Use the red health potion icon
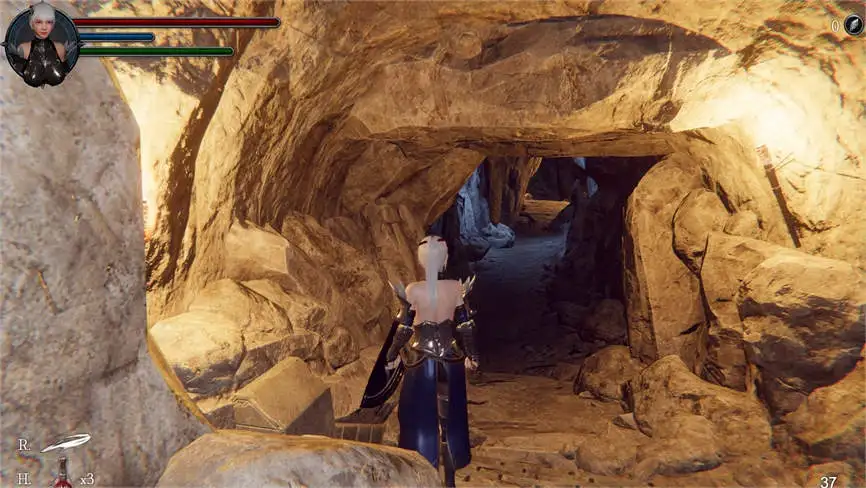Viewport: 866px width, 488px height. pos(63,474)
